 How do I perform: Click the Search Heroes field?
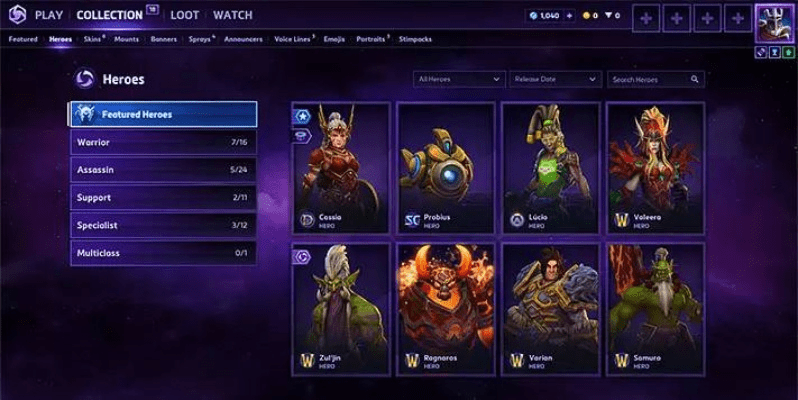(656, 78)
